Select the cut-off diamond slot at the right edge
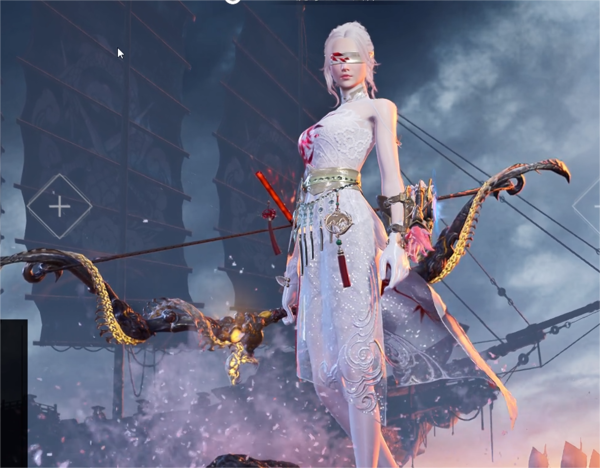600x468 pixels. point(591,207)
